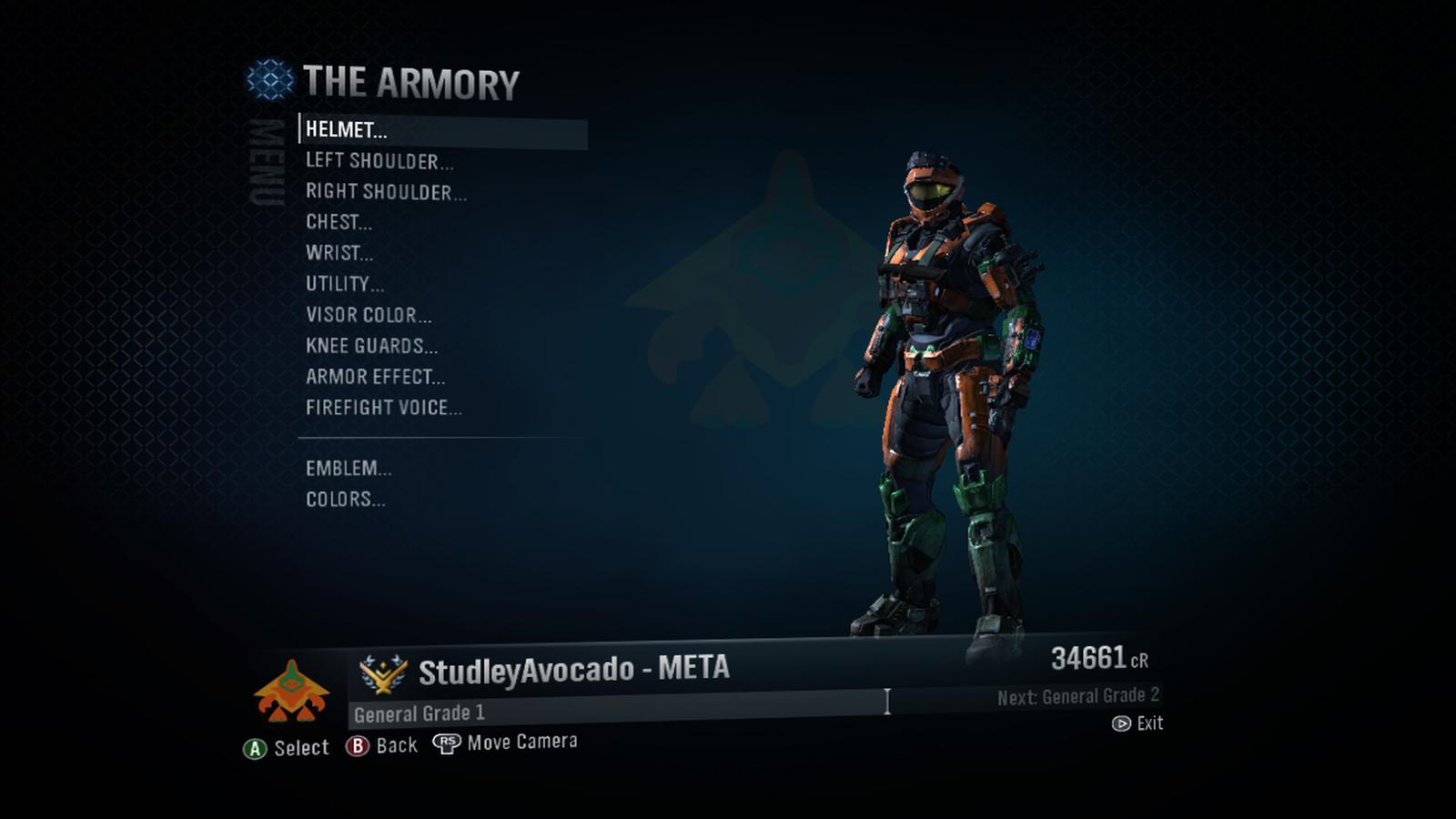
Task: Open the Knee Guards selection
Action: (x=371, y=346)
